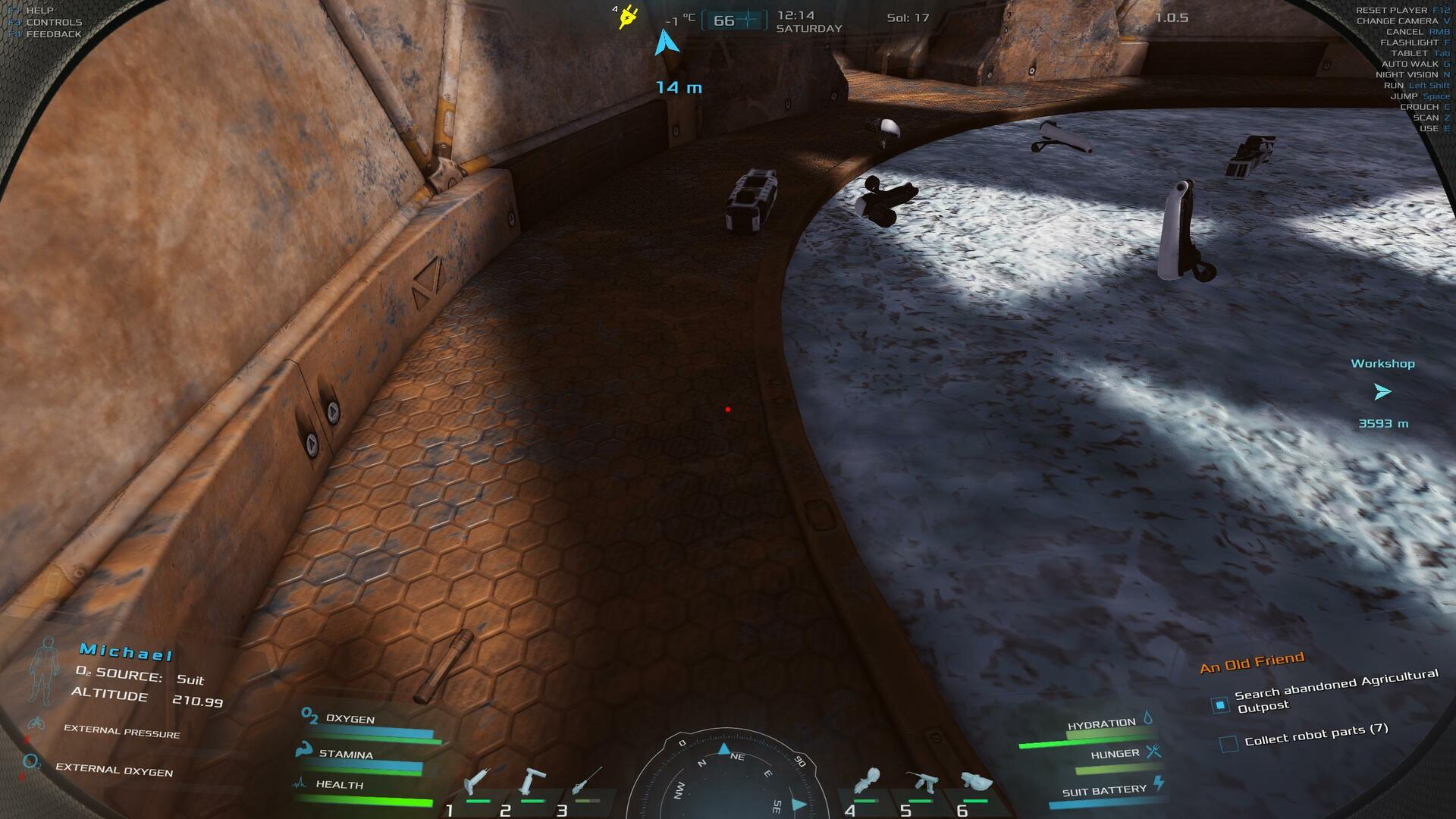
Task: Select hotbar slot 4 item
Action: tap(867, 781)
